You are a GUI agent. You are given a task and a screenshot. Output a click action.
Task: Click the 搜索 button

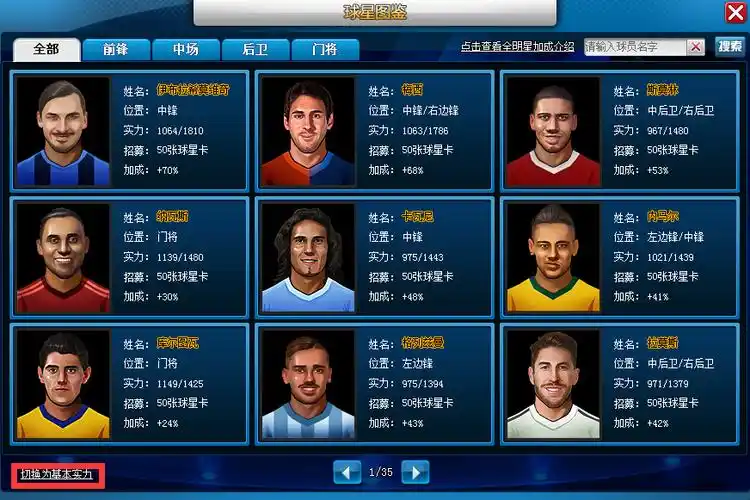pos(729,47)
